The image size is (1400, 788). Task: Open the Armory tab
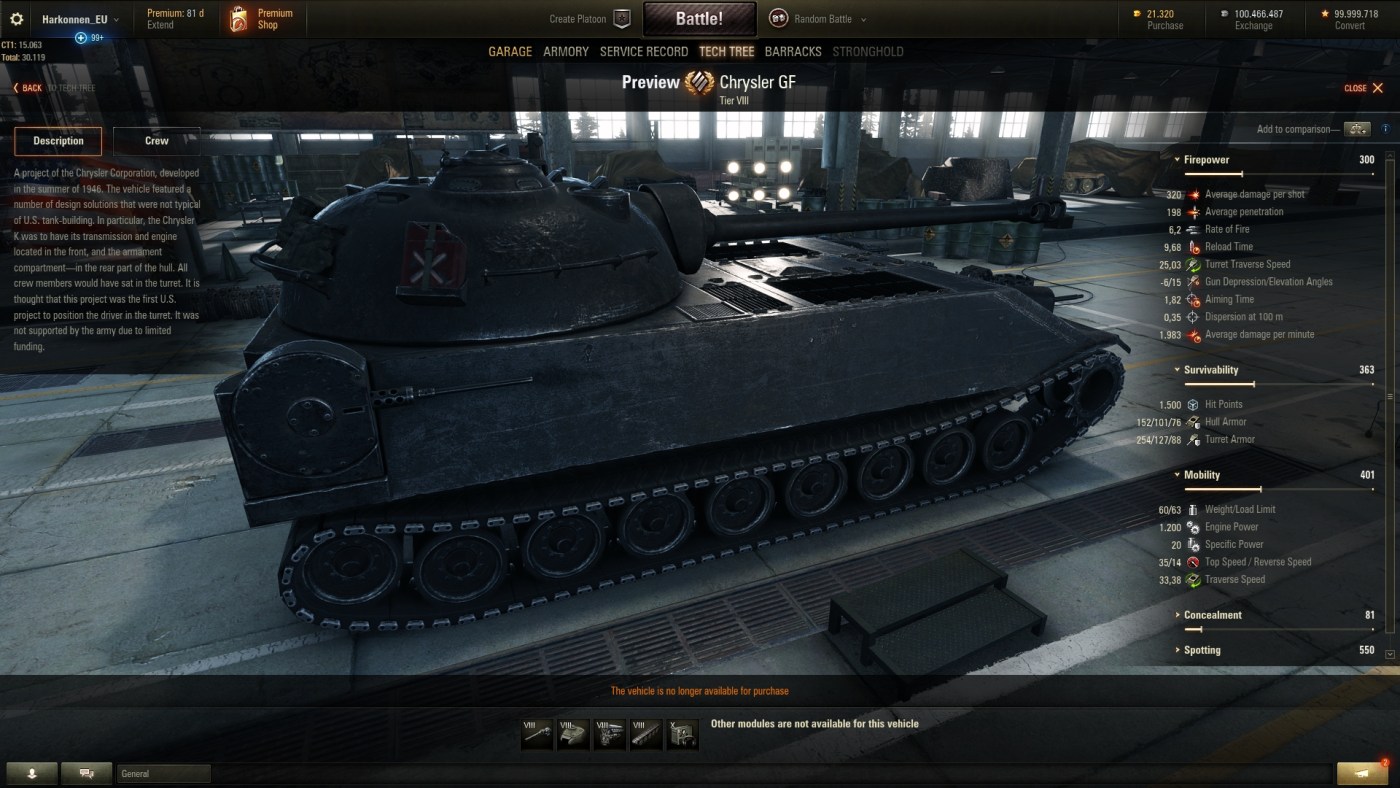(566, 52)
